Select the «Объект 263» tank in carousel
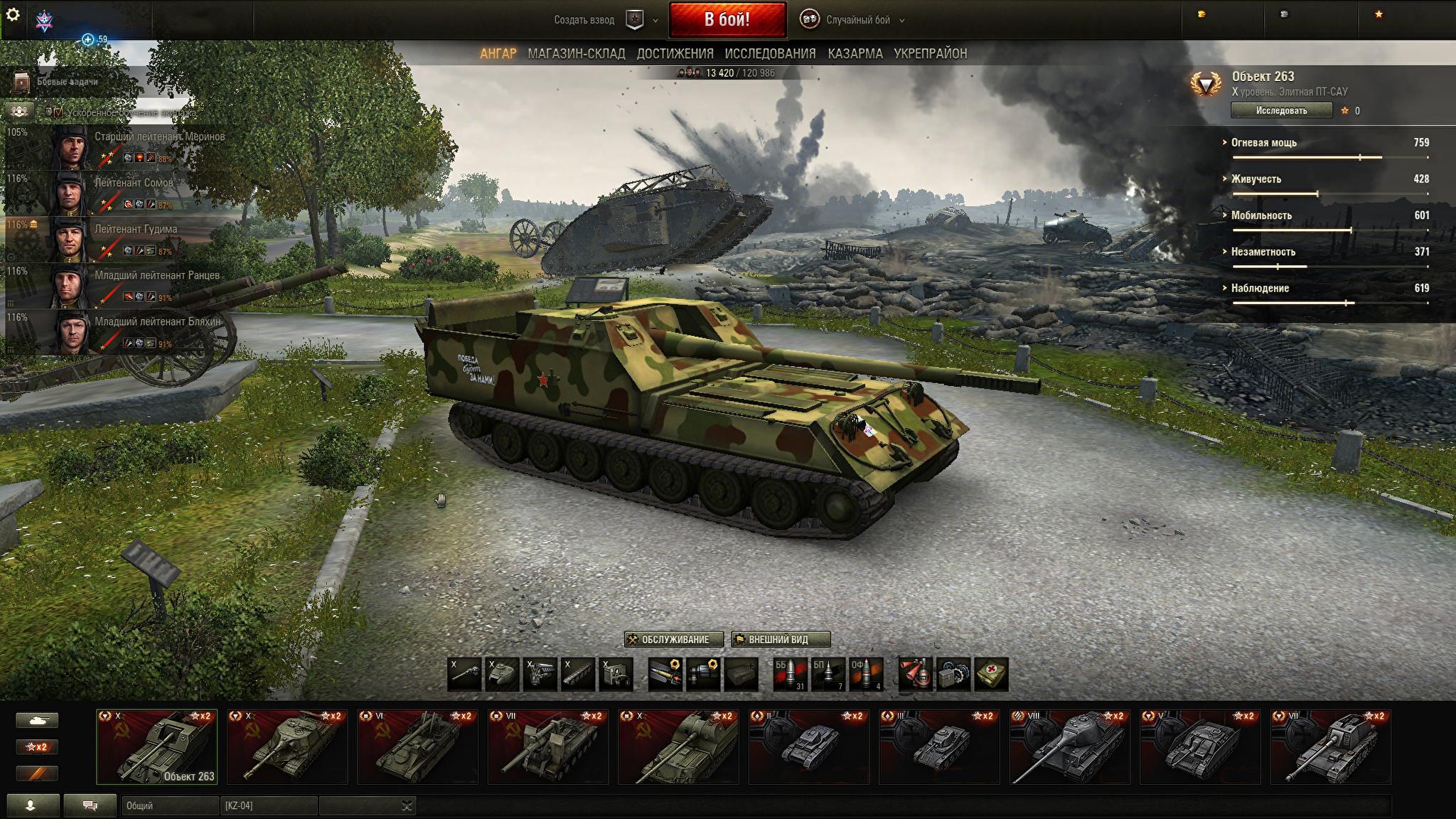 (x=157, y=746)
